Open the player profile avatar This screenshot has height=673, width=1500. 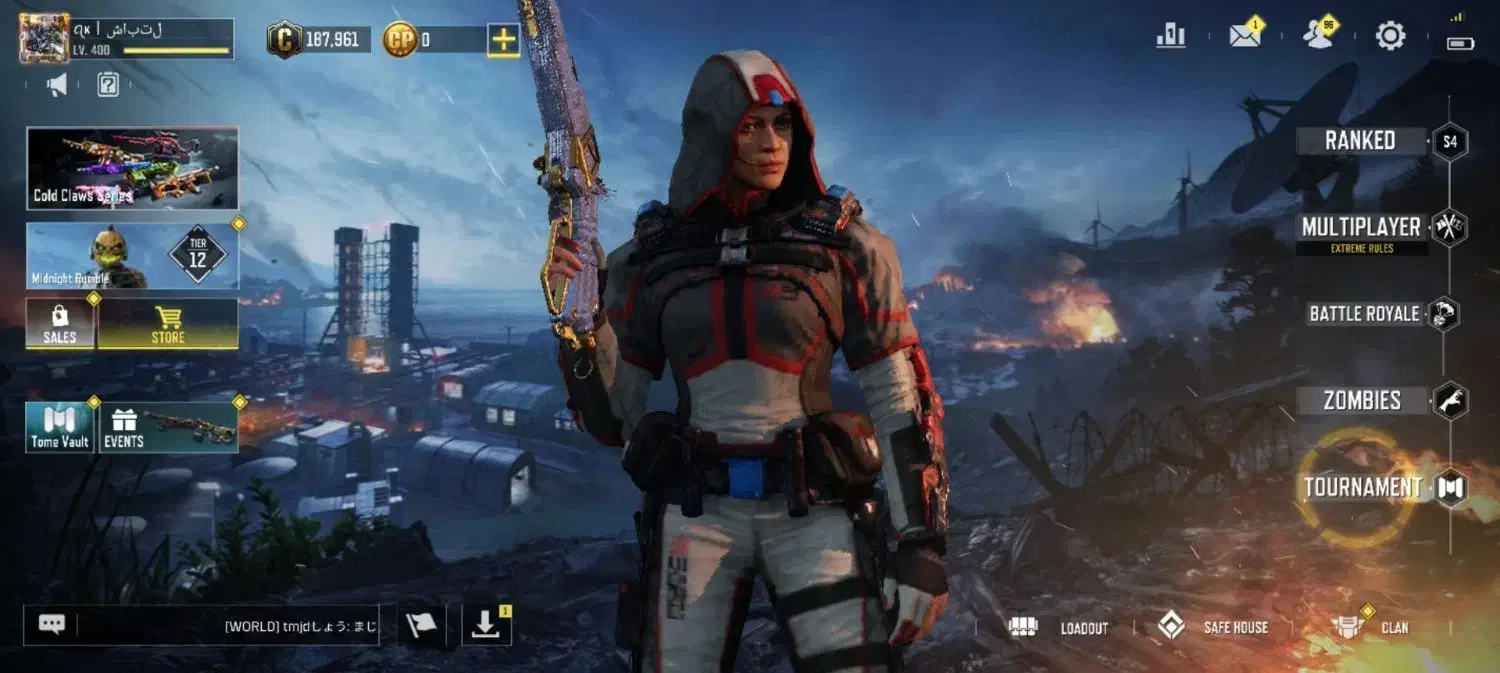click(x=45, y=38)
